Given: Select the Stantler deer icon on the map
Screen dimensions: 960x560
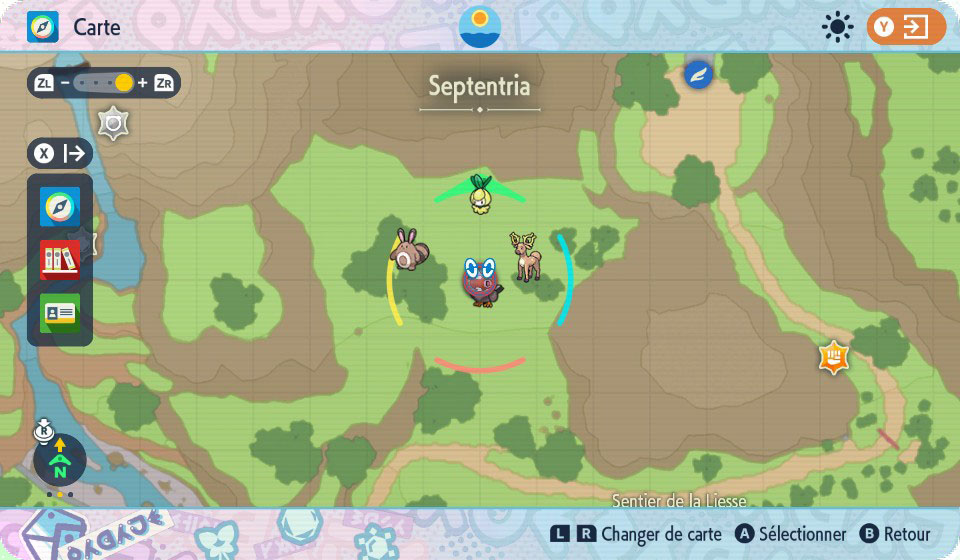Looking at the screenshot, I should [x=525, y=257].
